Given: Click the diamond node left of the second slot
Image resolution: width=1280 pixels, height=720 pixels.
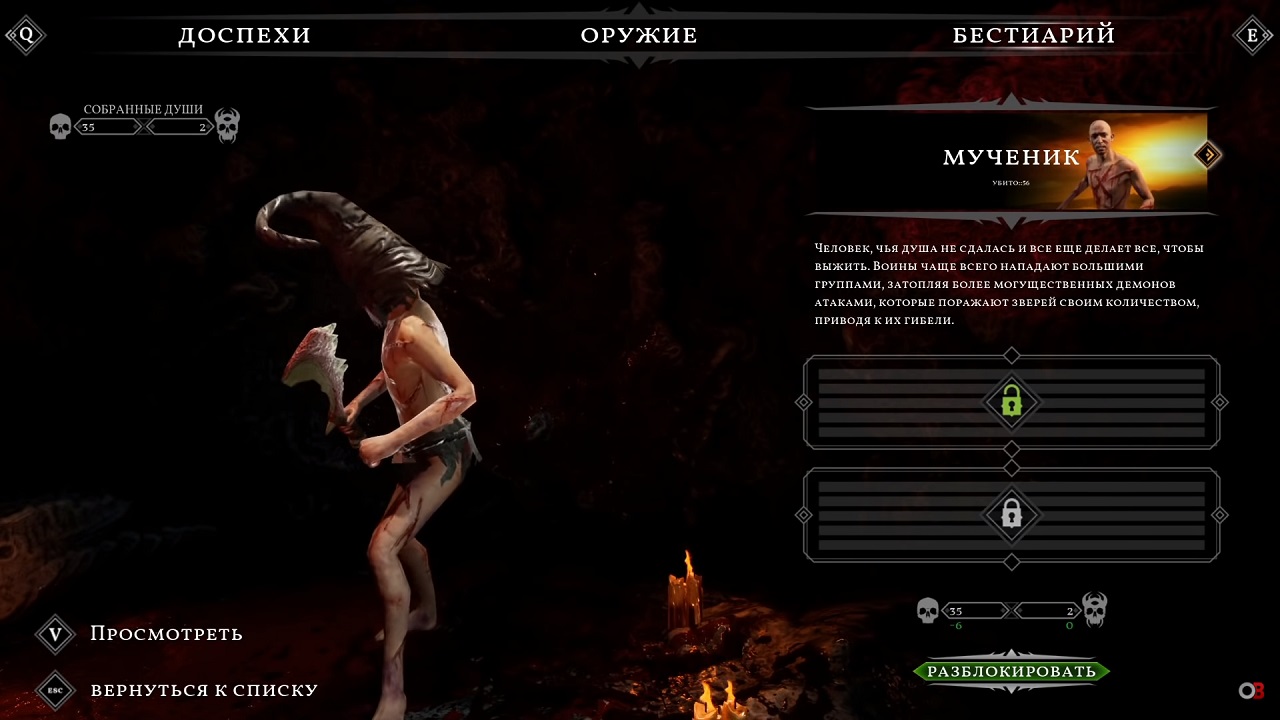Looking at the screenshot, I should pyautogui.click(x=802, y=514).
